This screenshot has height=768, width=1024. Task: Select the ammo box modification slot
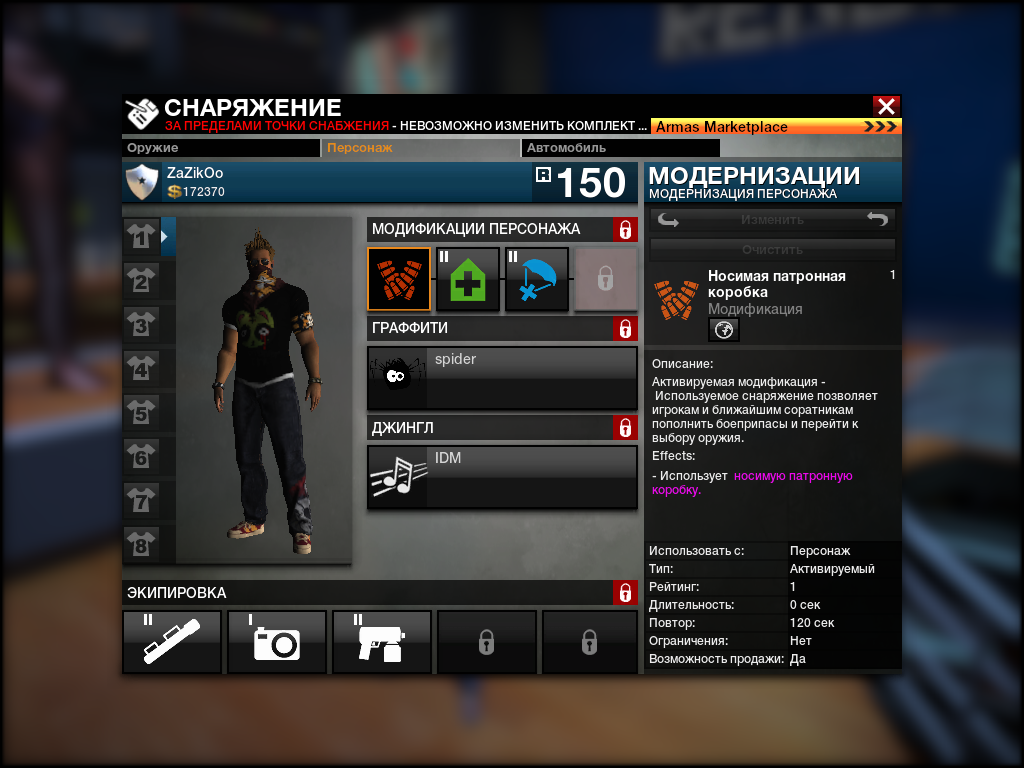pyautogui.click(x=399, y=279)
